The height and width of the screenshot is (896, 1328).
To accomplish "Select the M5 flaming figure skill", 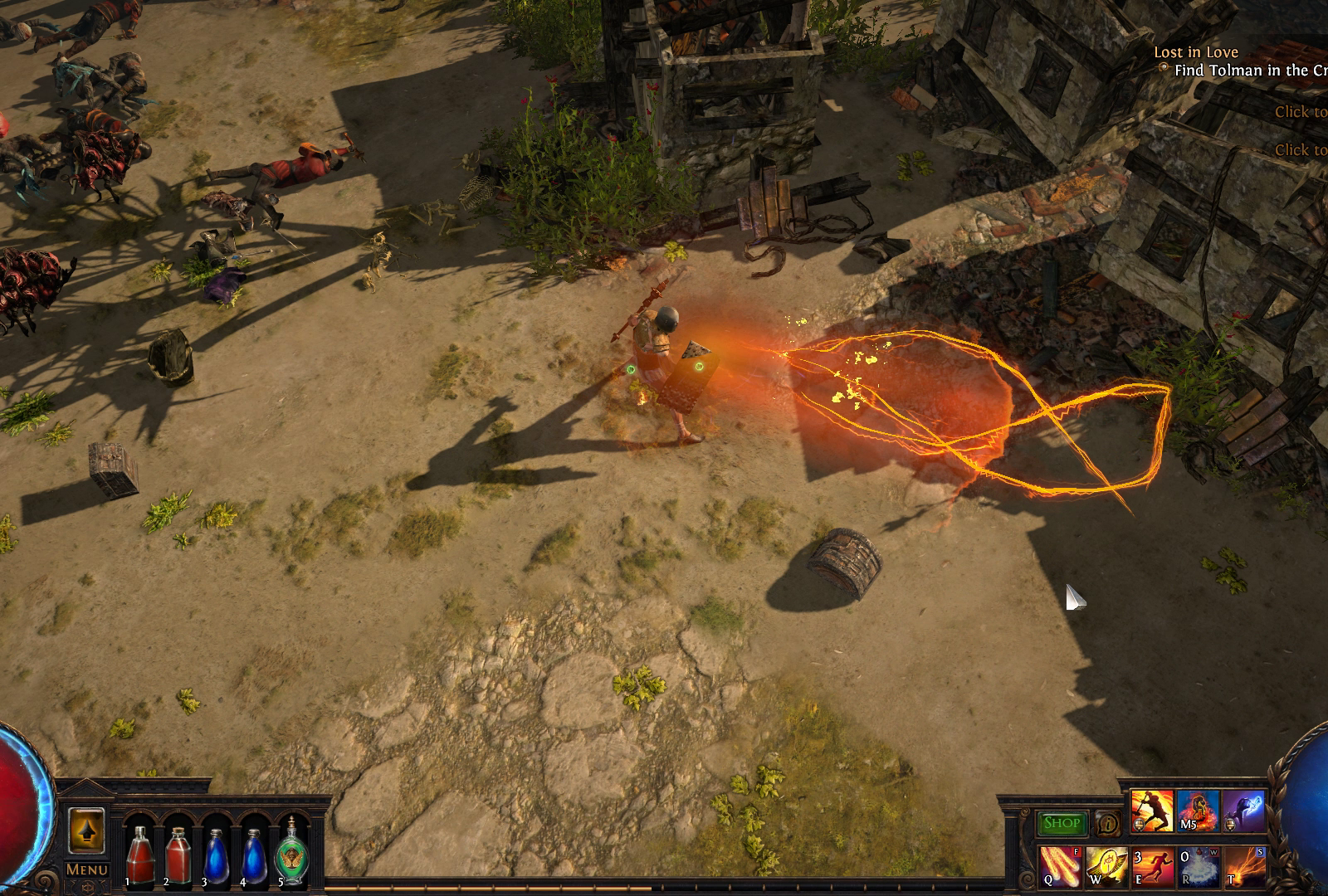I will point(1197,811).
